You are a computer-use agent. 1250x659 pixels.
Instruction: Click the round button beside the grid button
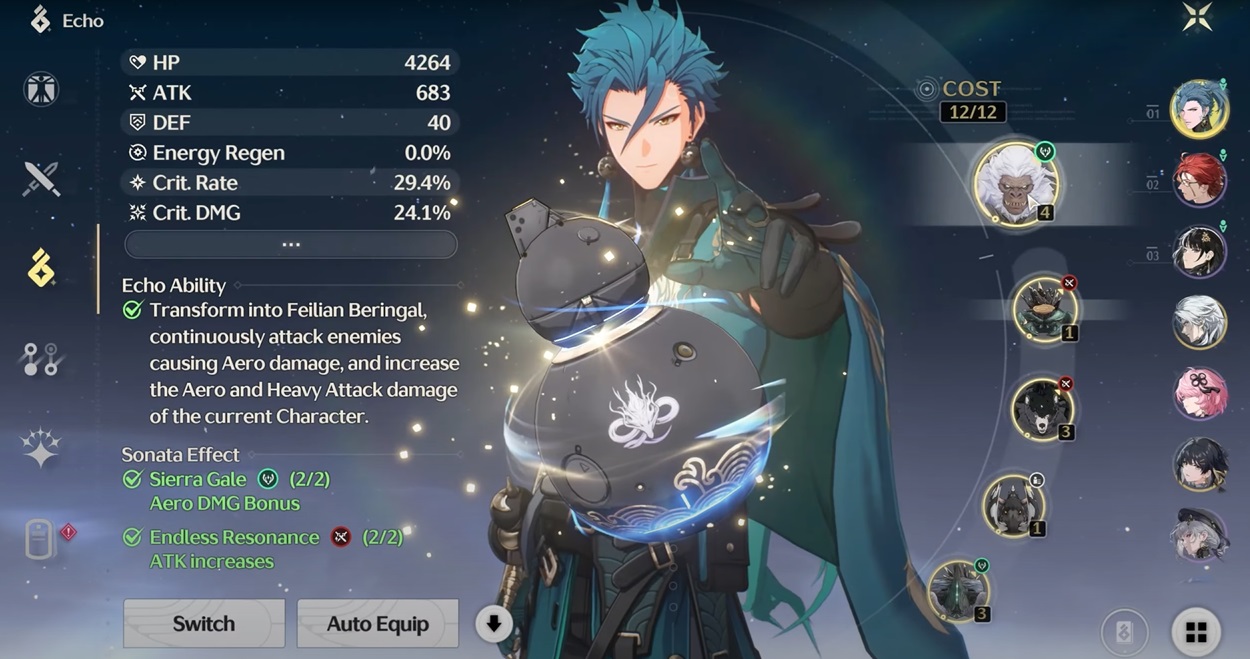(1124, 632)
